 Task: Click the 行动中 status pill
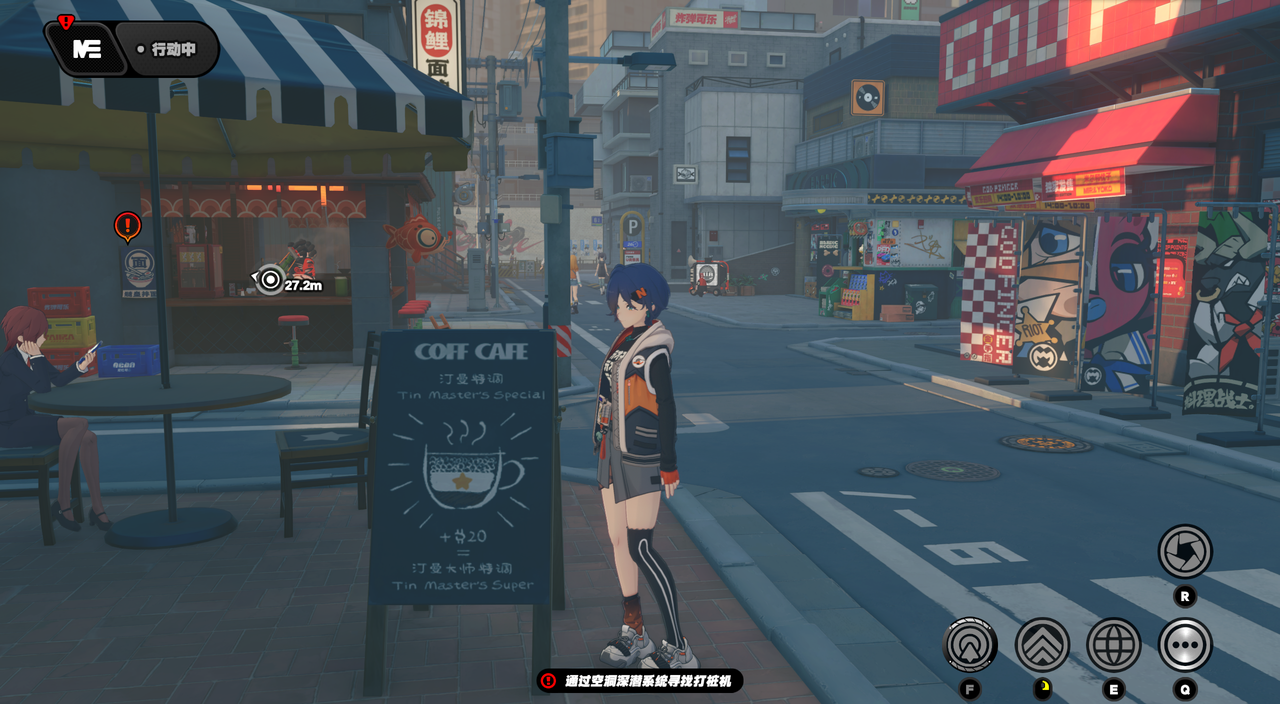(x=167, y=49)
